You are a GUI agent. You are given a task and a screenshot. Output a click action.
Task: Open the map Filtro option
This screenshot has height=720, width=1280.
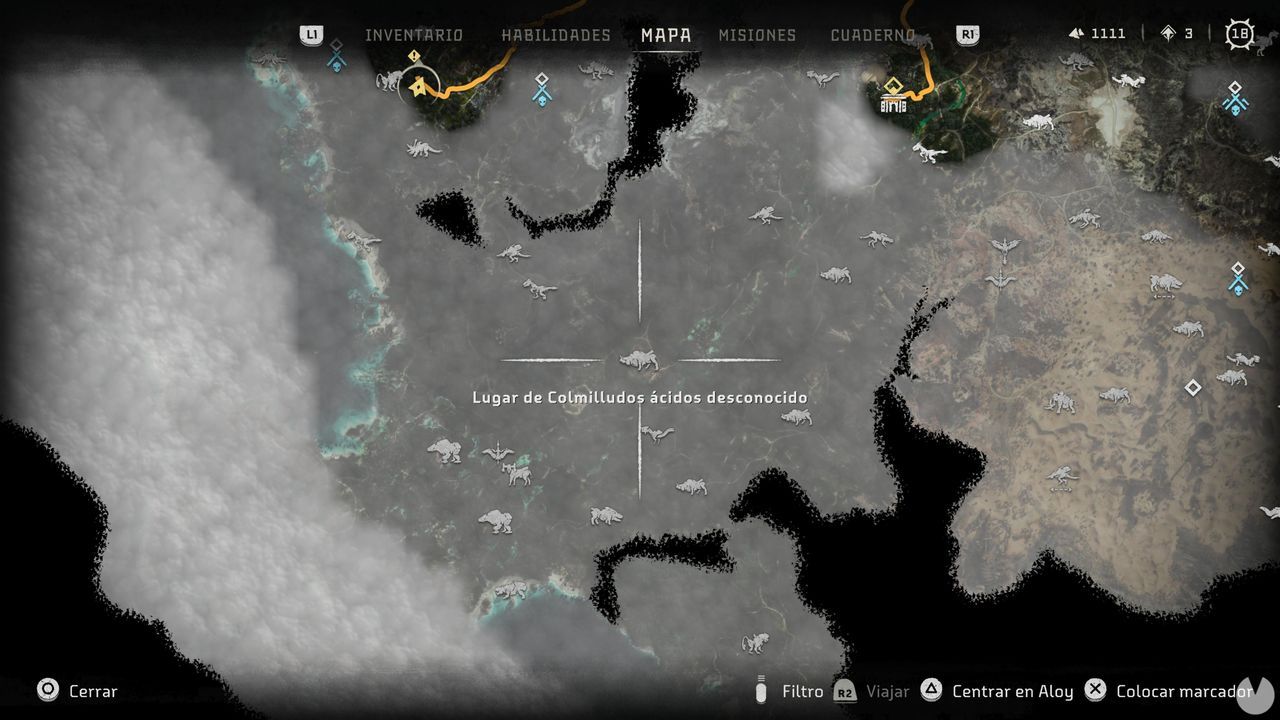[802, 691]
